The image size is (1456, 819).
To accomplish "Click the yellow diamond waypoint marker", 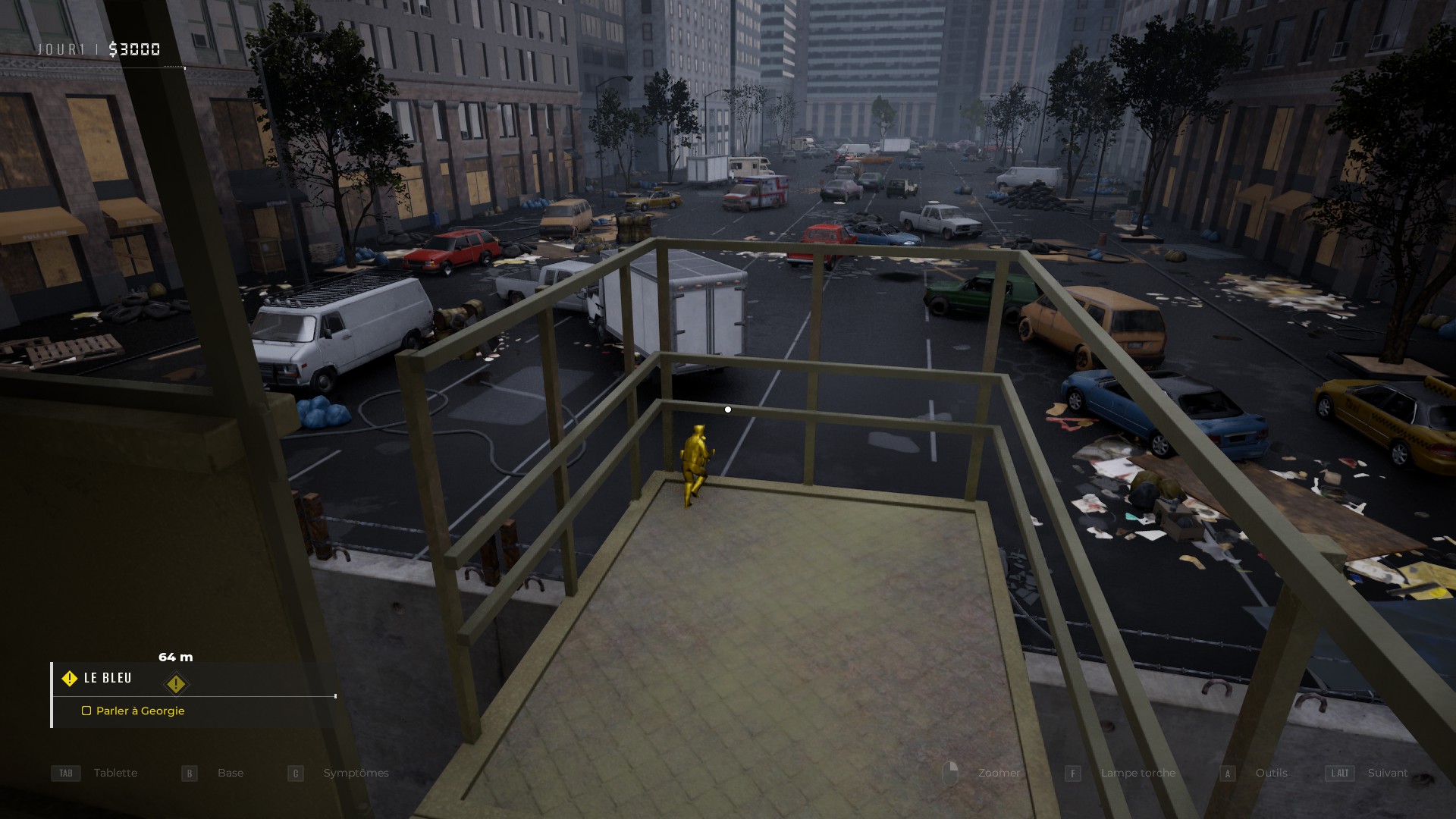I will [x=176, y=684].
